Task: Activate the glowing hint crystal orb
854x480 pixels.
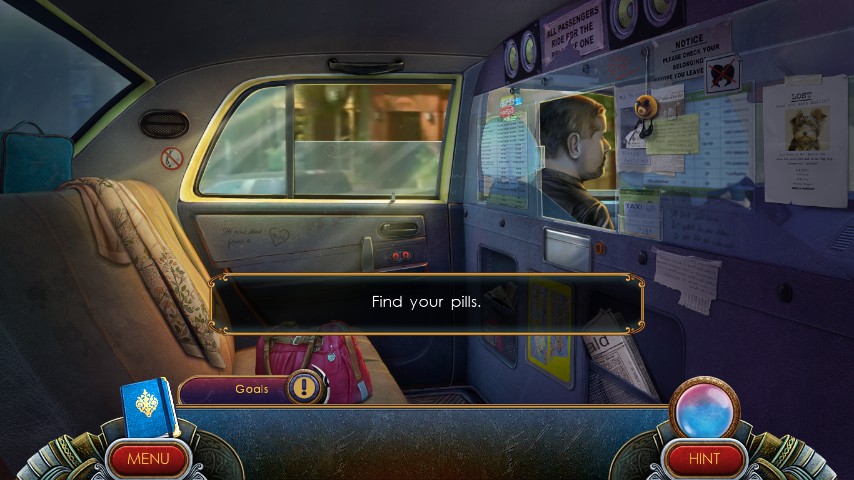Action: [703, 410]
